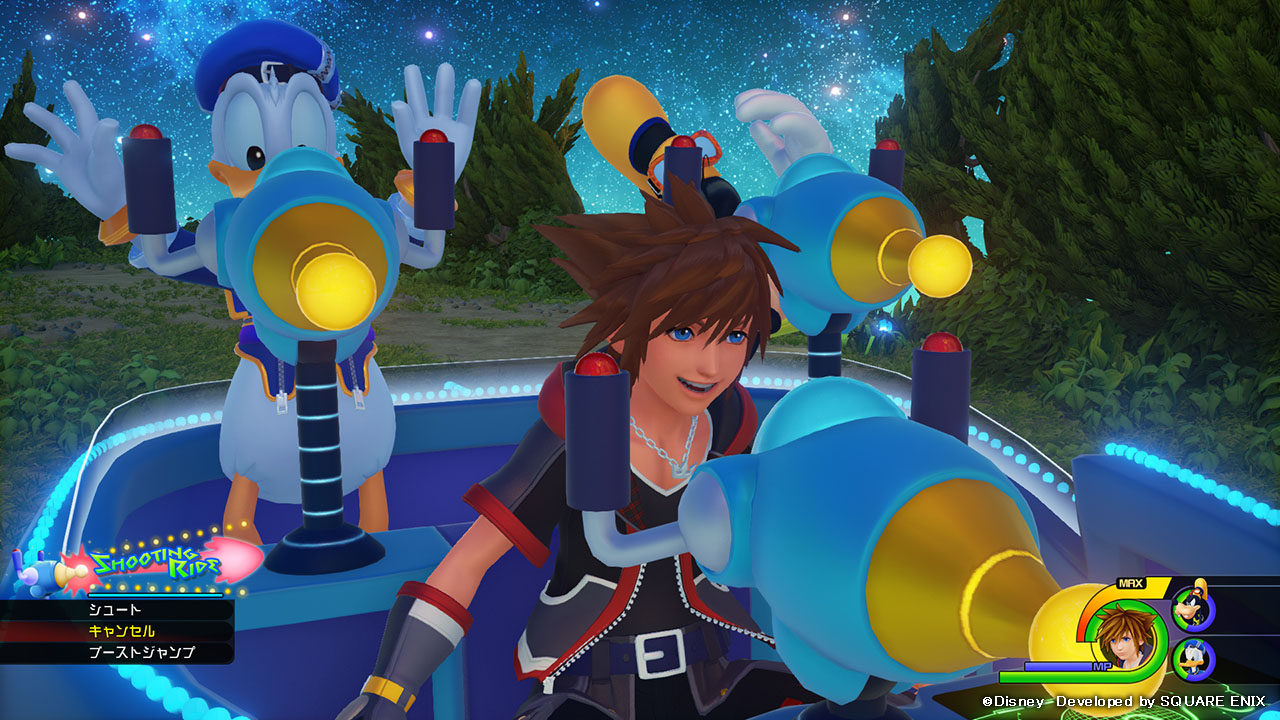Choose the highlighted キャンセル option
Image resolution: width=1280 pixels, height=720 pixels.
point(120,631)
